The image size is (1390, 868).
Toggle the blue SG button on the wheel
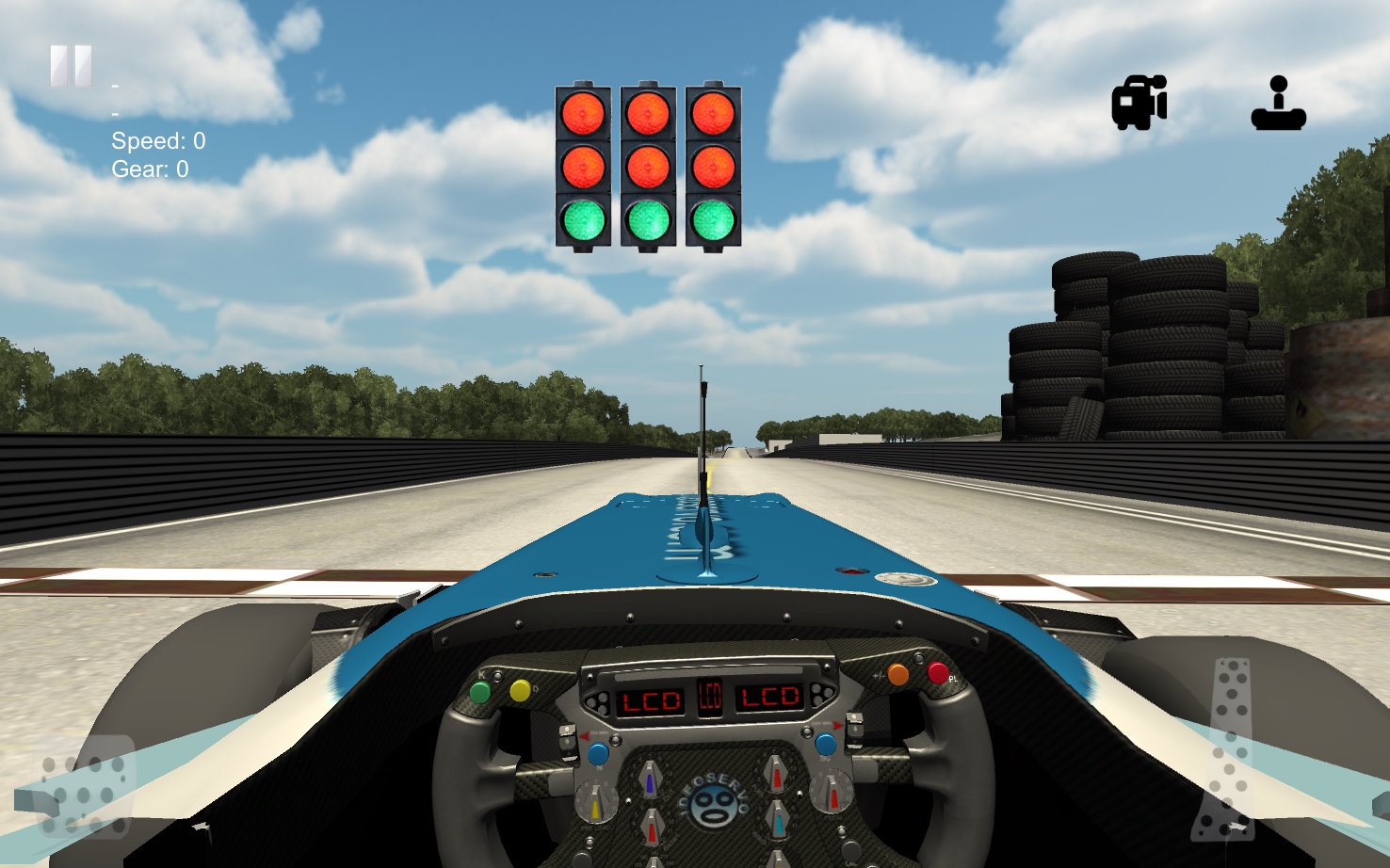click(825, 746)
